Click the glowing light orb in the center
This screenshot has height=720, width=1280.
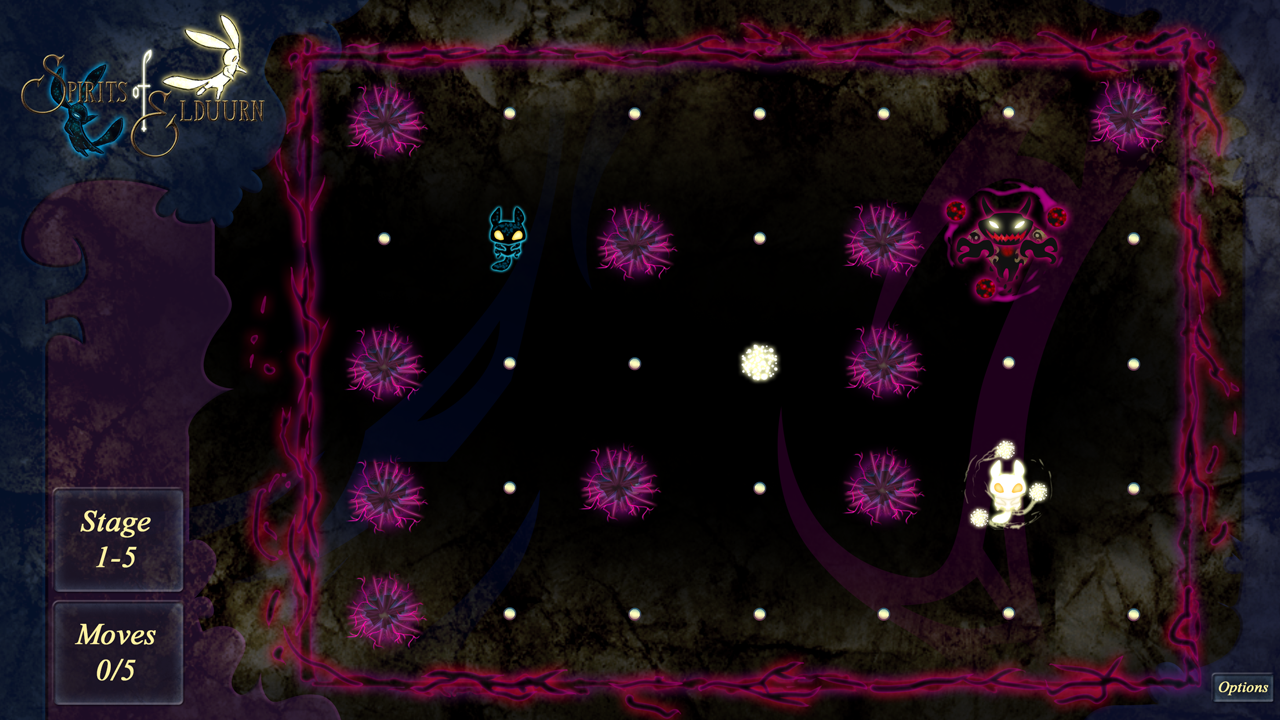[x=757, y=362]
